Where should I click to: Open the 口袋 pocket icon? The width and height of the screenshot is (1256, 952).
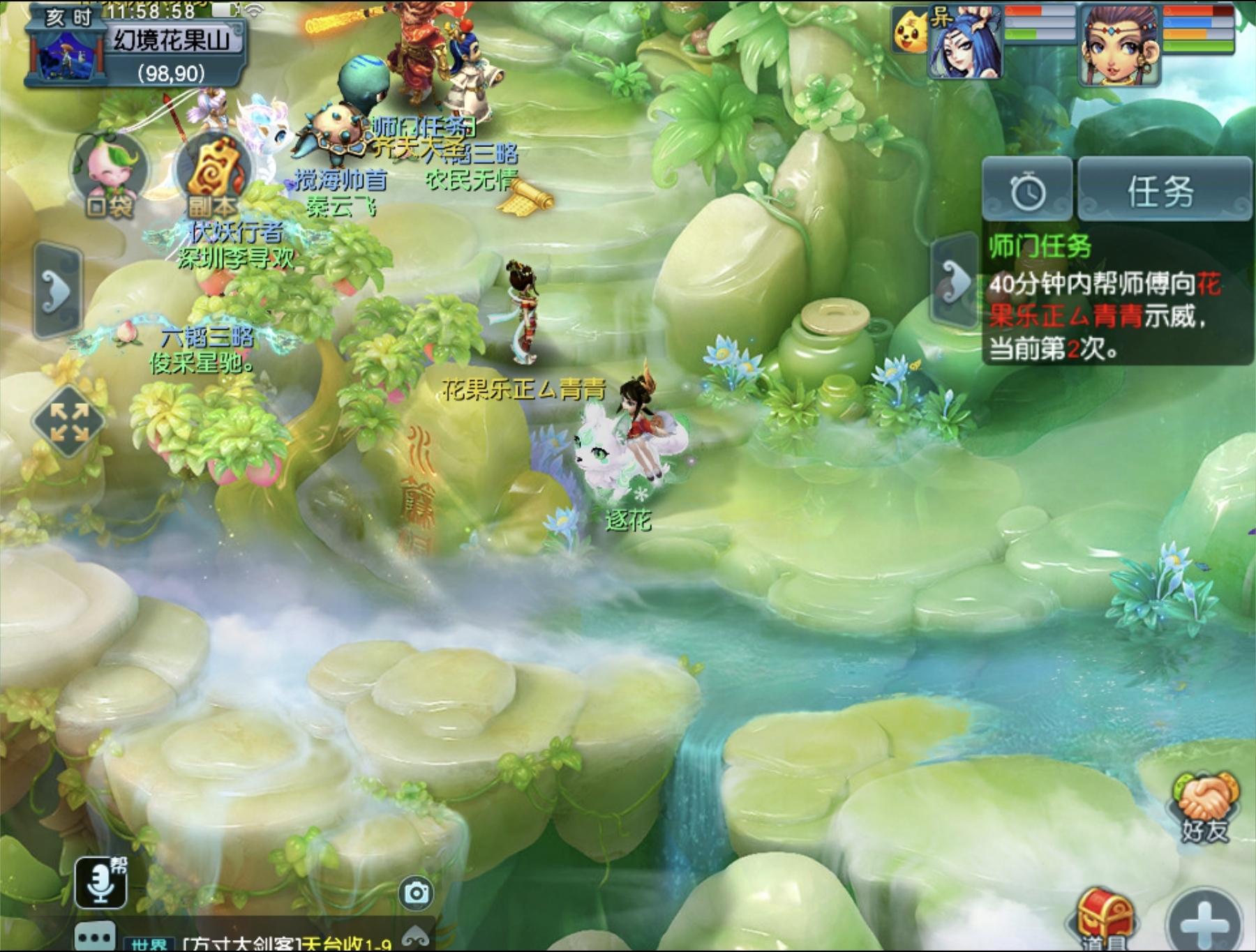pyautogui.click(x=109, y=174)
